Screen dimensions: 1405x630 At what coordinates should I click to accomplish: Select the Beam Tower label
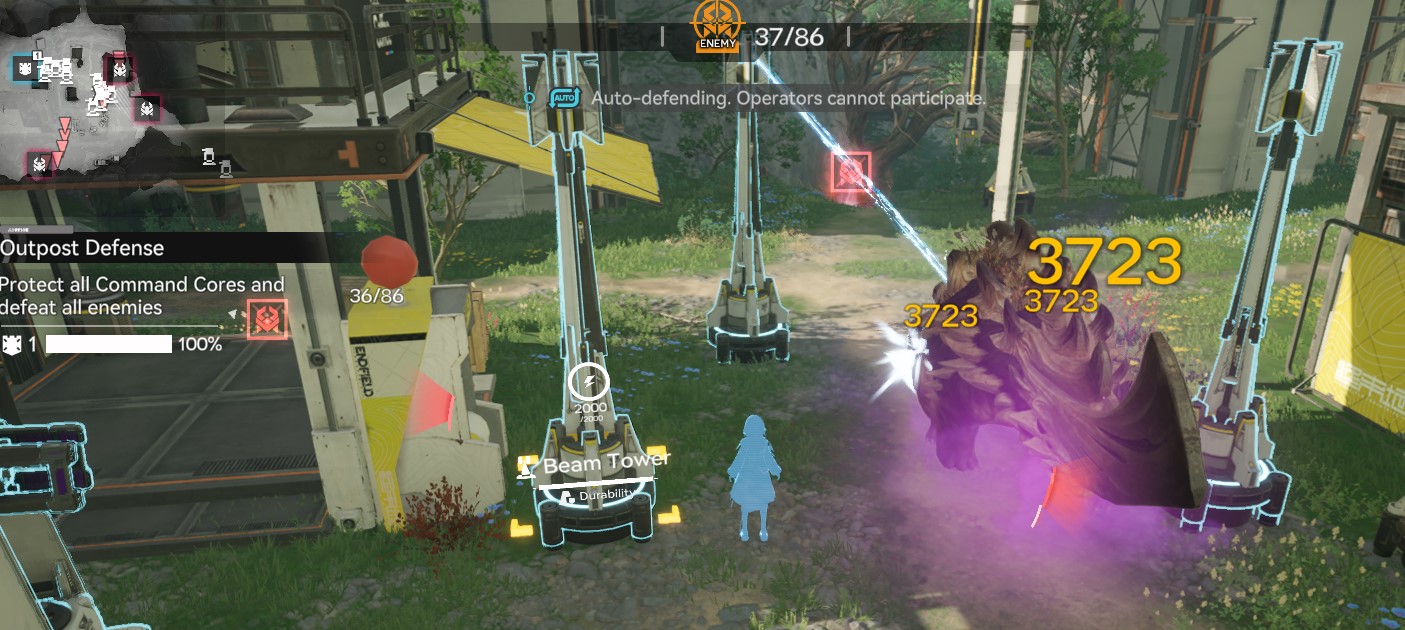[606, 464]
